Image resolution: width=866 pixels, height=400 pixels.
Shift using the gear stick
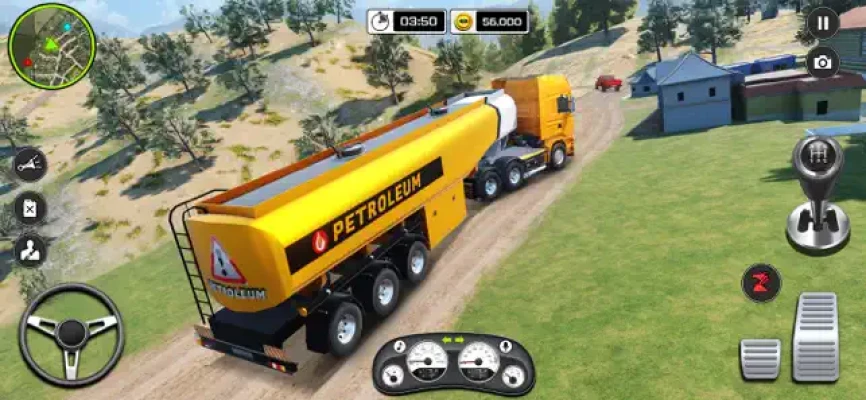[x=817, y=194]
